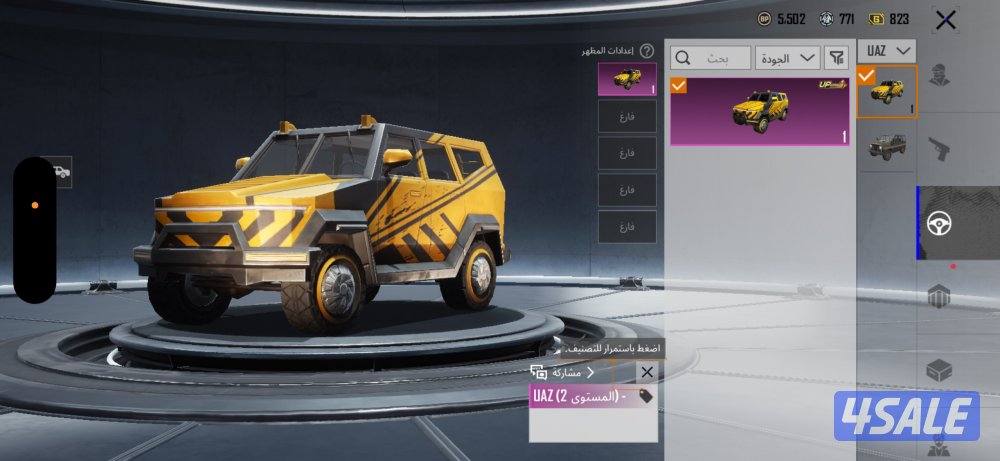
Task: Tap the BP currency coin icon
Action: (x=765, y=19)
